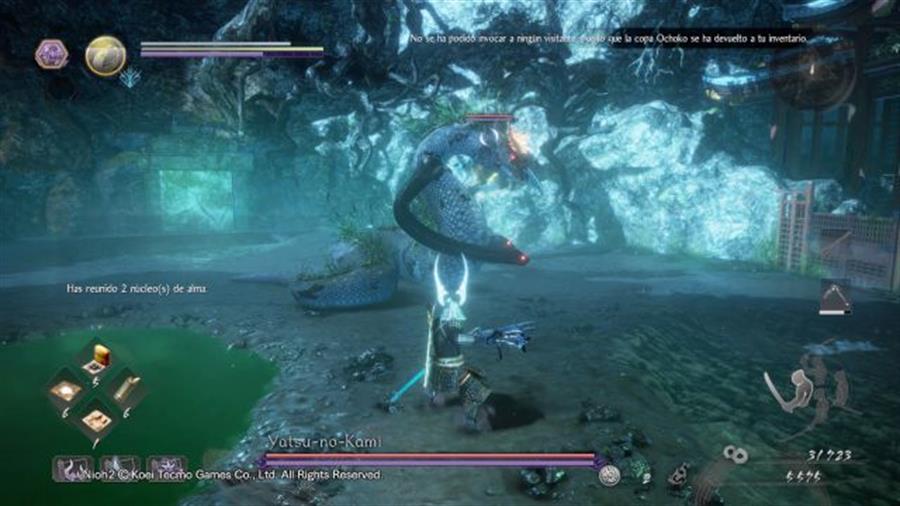900x506 pixels.
Task: Click the golden Amrita gauge orb
Action: coord(104,55)
